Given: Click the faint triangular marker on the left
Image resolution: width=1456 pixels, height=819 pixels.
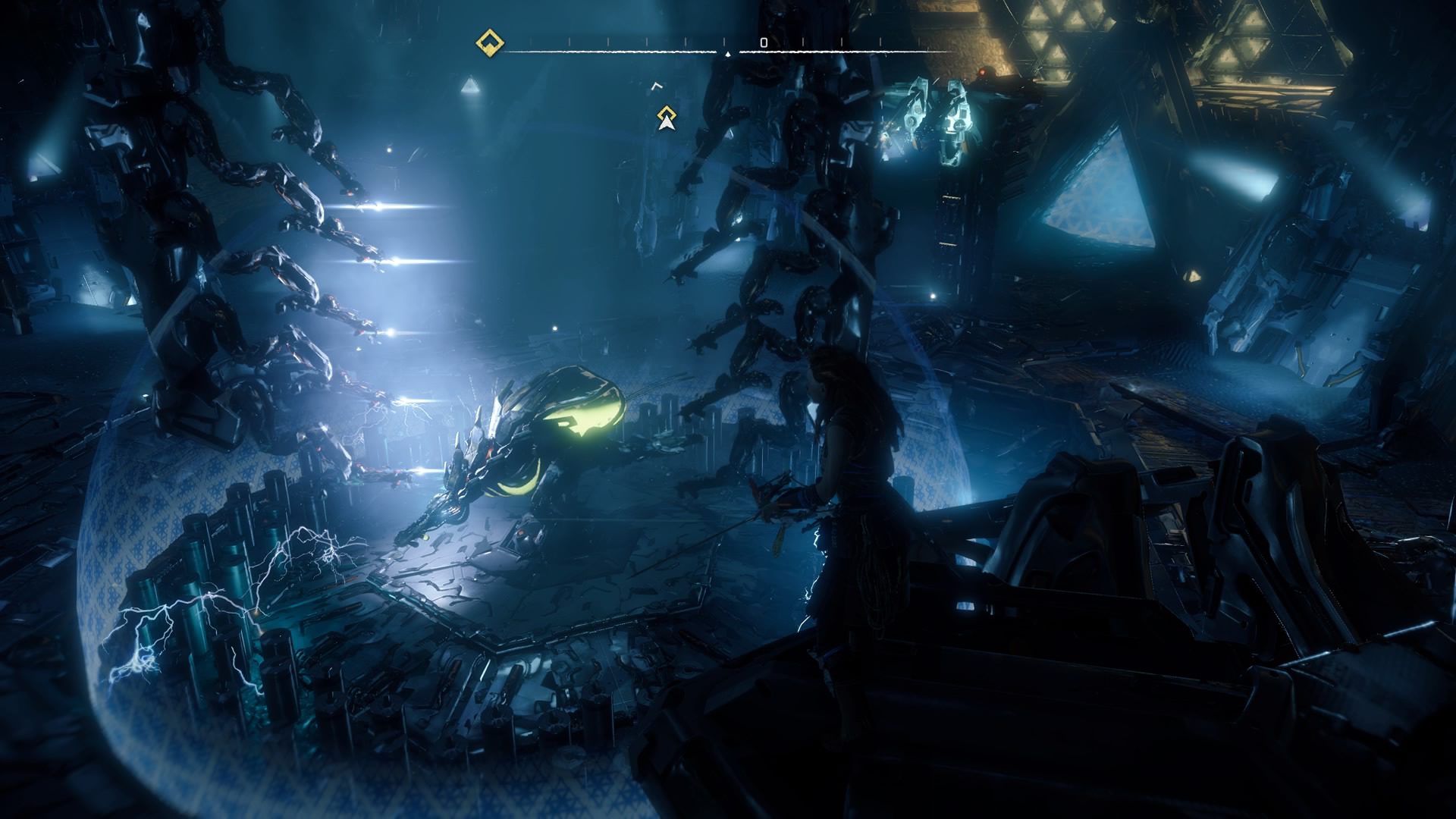Looking at the screenshot, I should (x=471, y=85).
